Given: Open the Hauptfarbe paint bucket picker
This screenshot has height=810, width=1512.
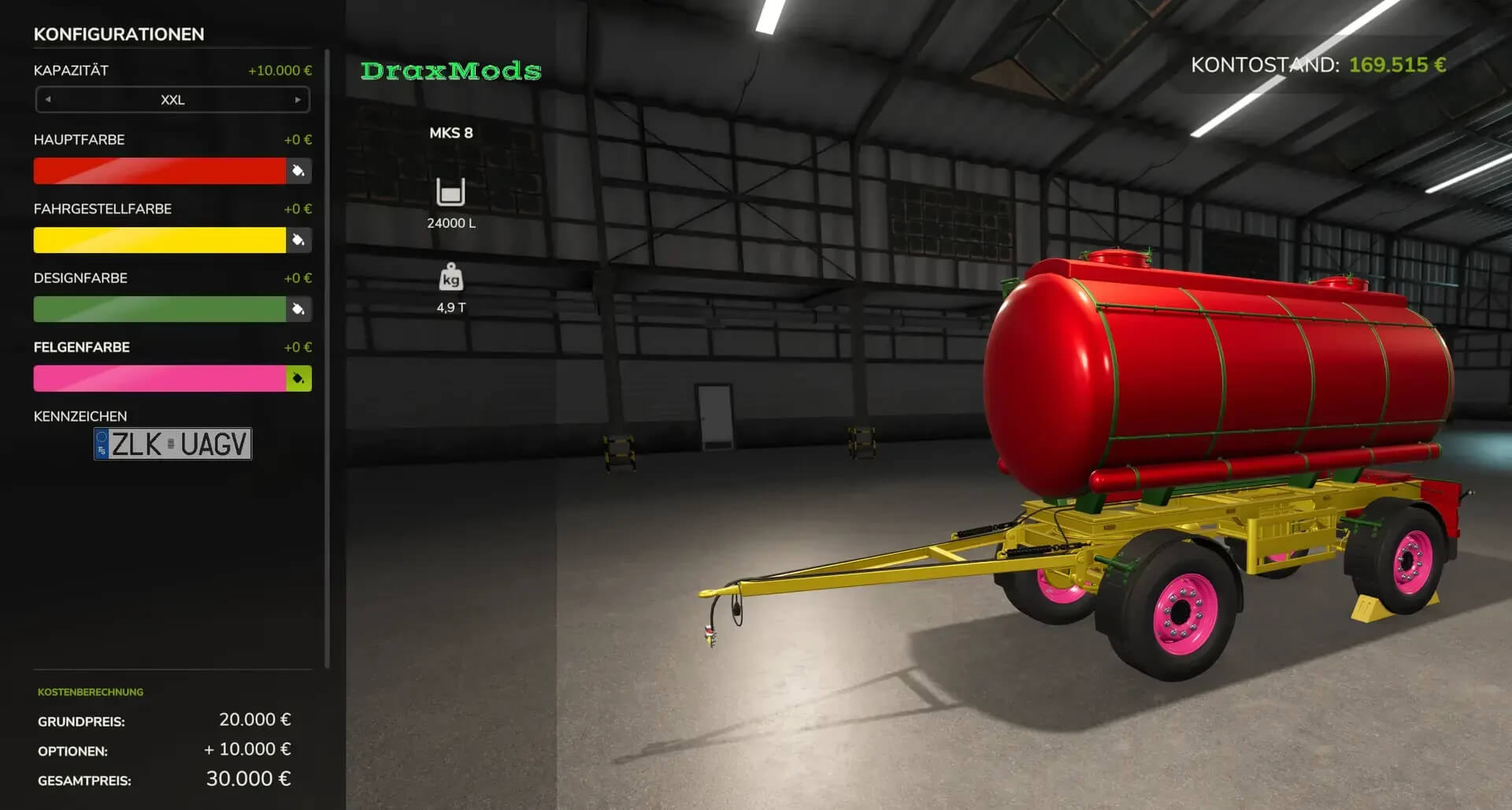Looking at the screenshot, I should 298,171.
